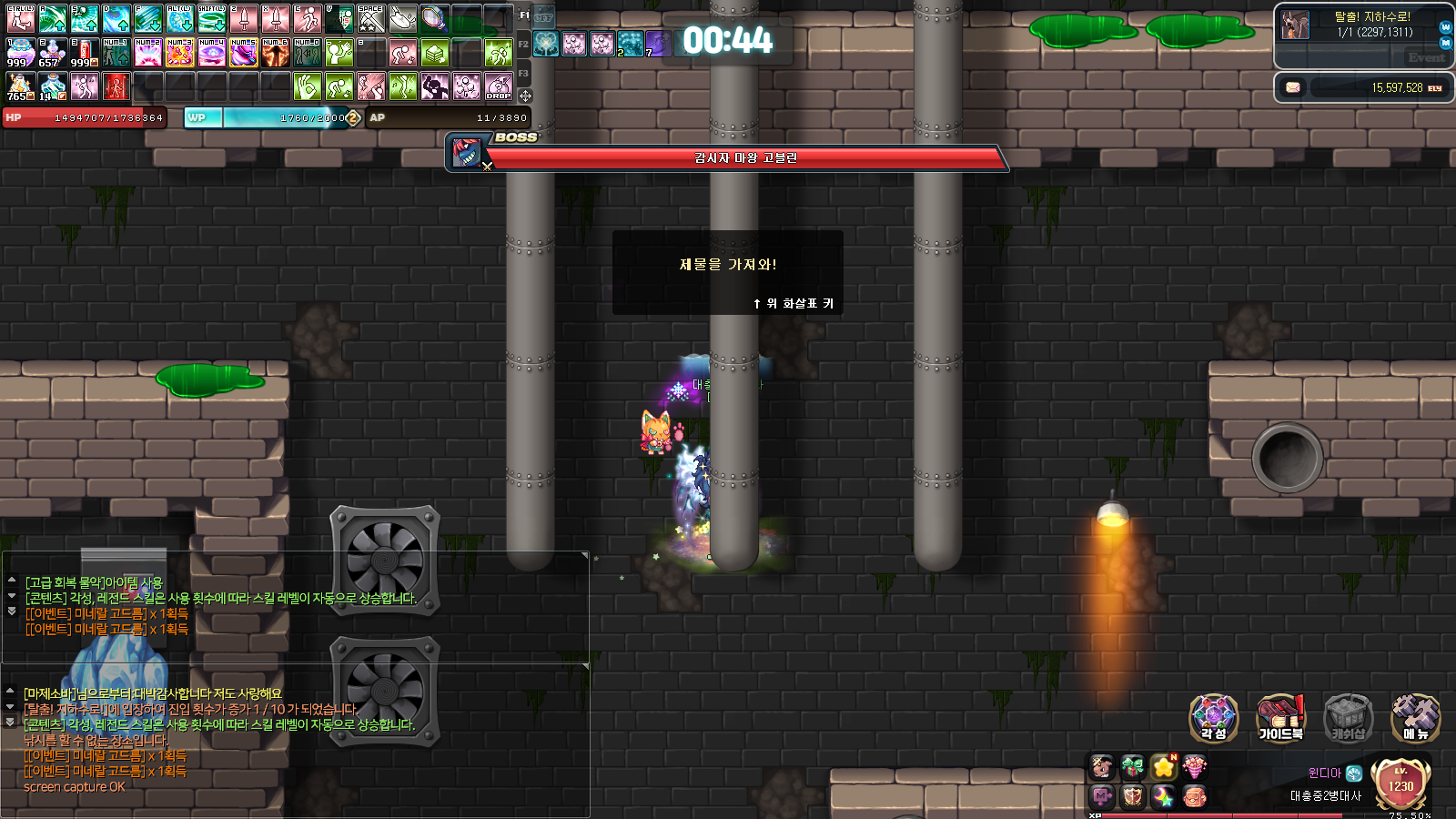Select the flower bouquet icon
The width and height of the screenshot is (1456, 819).
[1194, 767]
